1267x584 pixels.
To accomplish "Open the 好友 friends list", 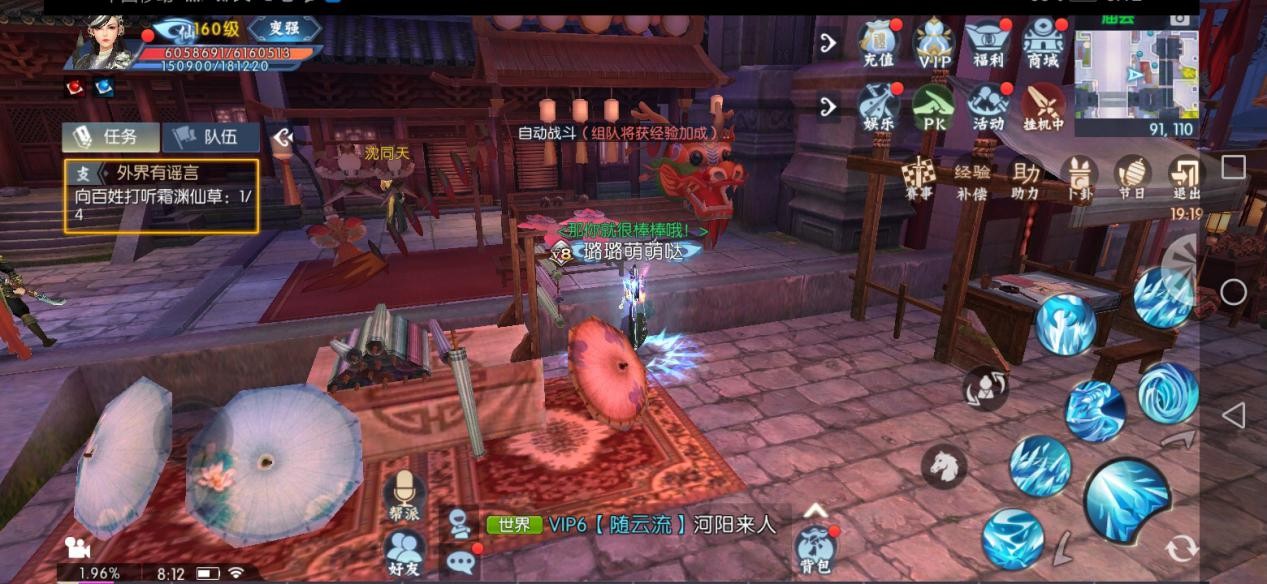I will [404, 553].
